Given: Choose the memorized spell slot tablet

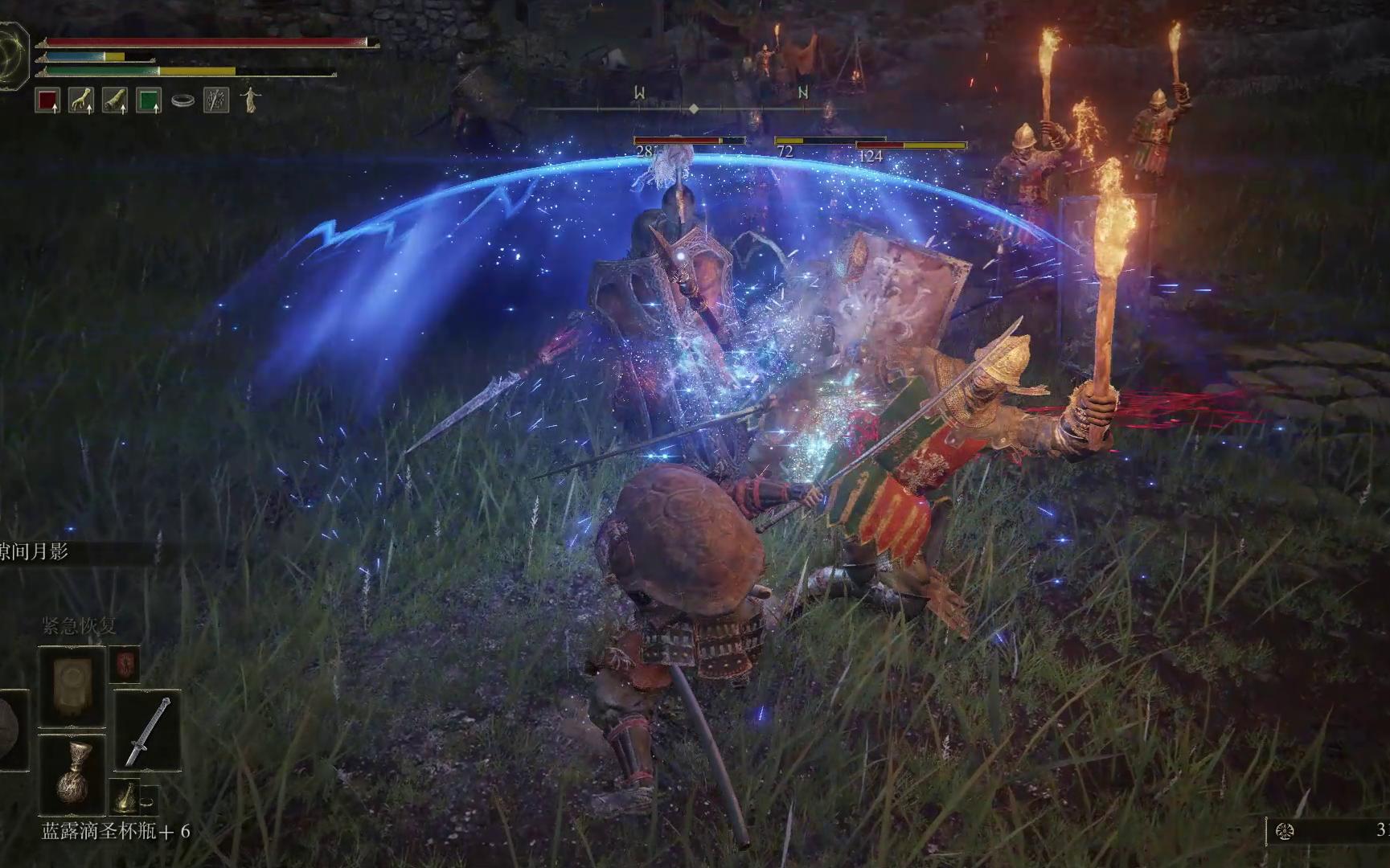Looking at the screenshot, I should tap(72, 686).
